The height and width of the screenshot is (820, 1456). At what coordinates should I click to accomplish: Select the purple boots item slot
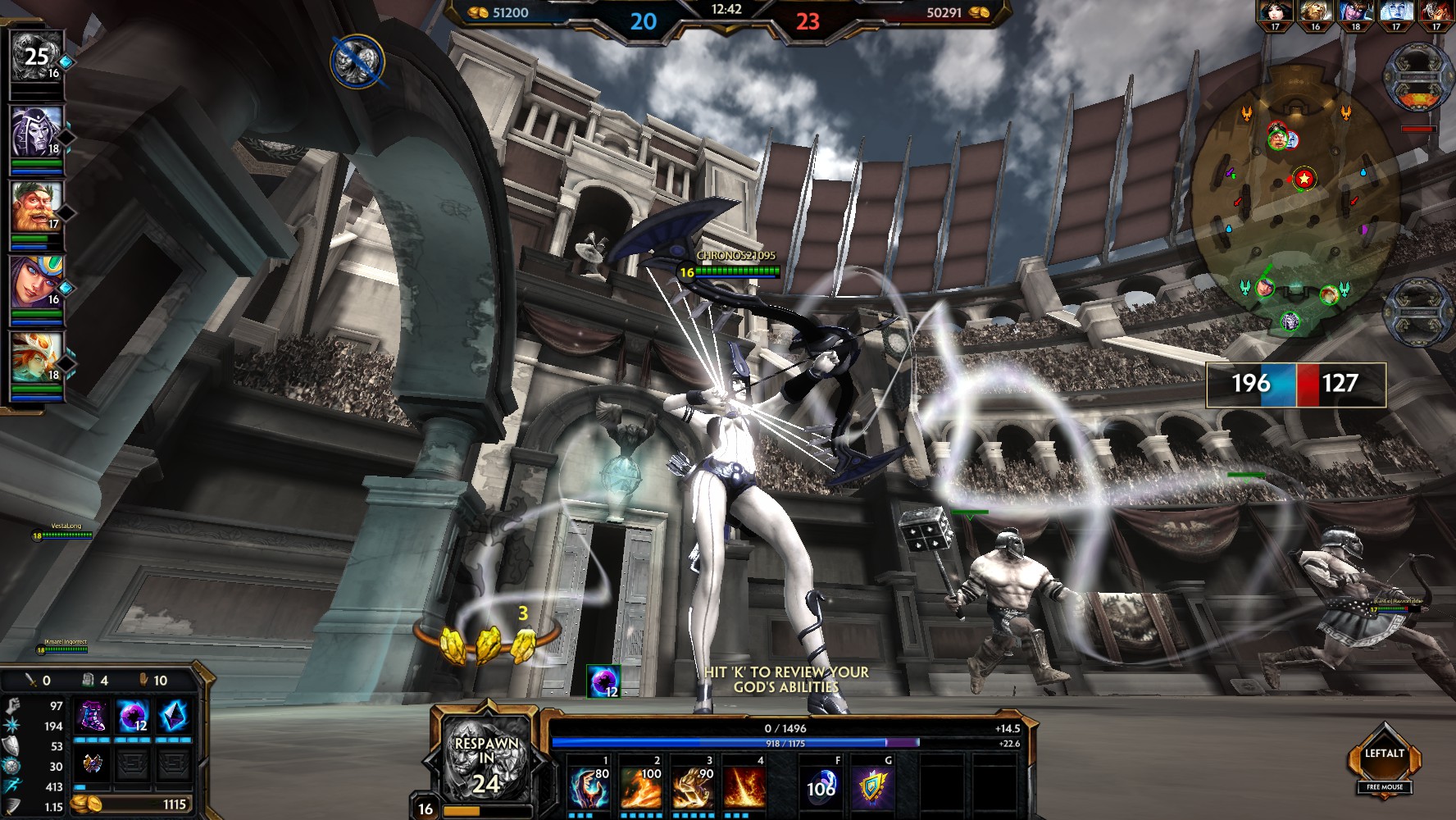pos(92,717)
